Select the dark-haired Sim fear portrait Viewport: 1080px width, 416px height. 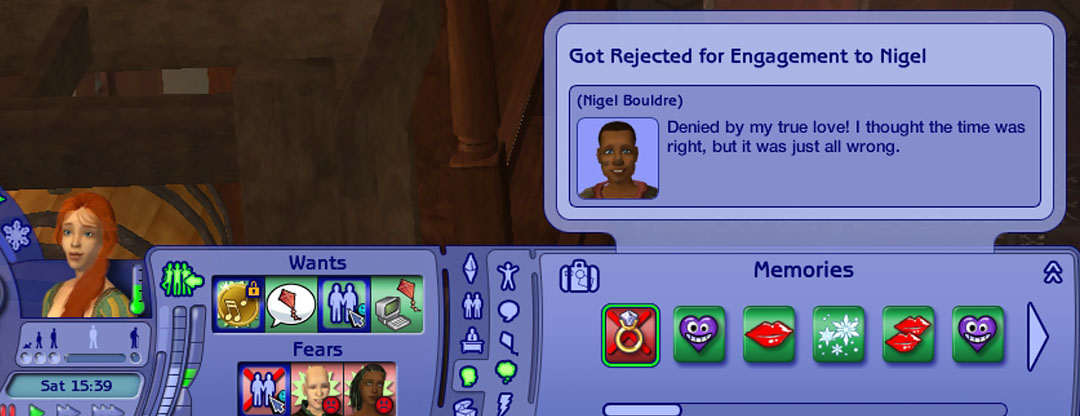[x=370, y=390]
